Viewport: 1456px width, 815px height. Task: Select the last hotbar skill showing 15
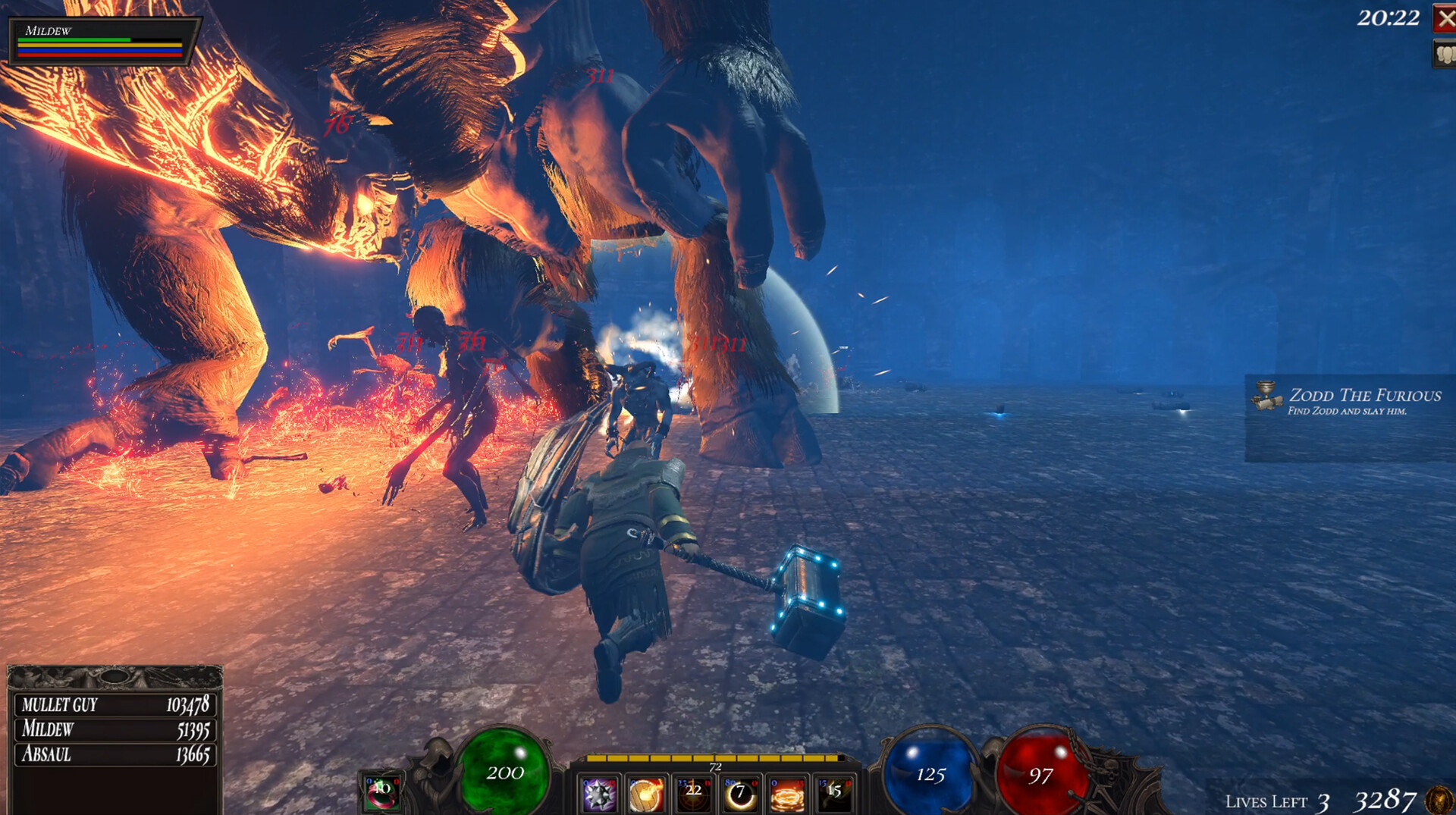pos(834,795)
